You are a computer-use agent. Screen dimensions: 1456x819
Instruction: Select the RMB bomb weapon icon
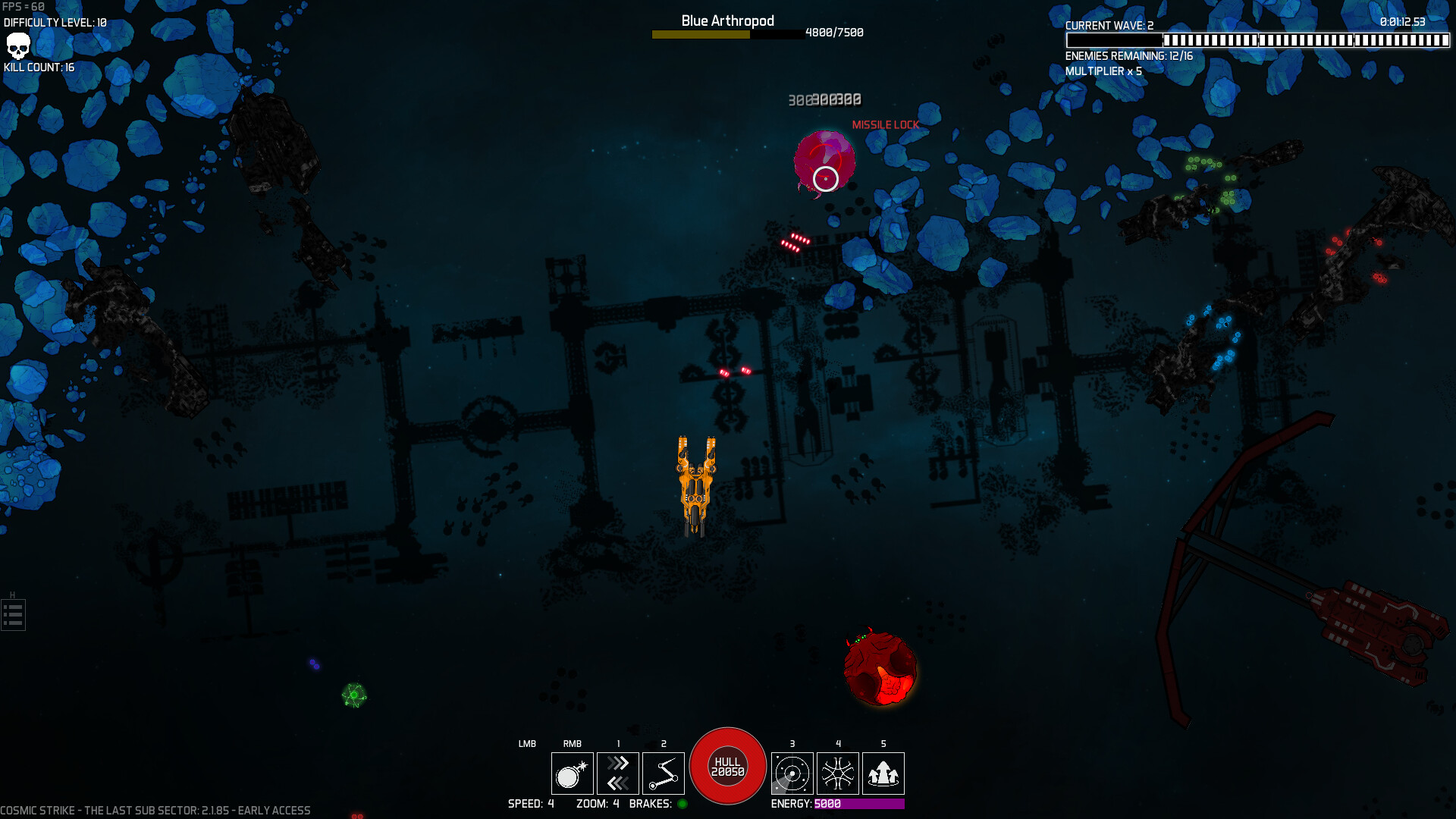tap(573, 773)
